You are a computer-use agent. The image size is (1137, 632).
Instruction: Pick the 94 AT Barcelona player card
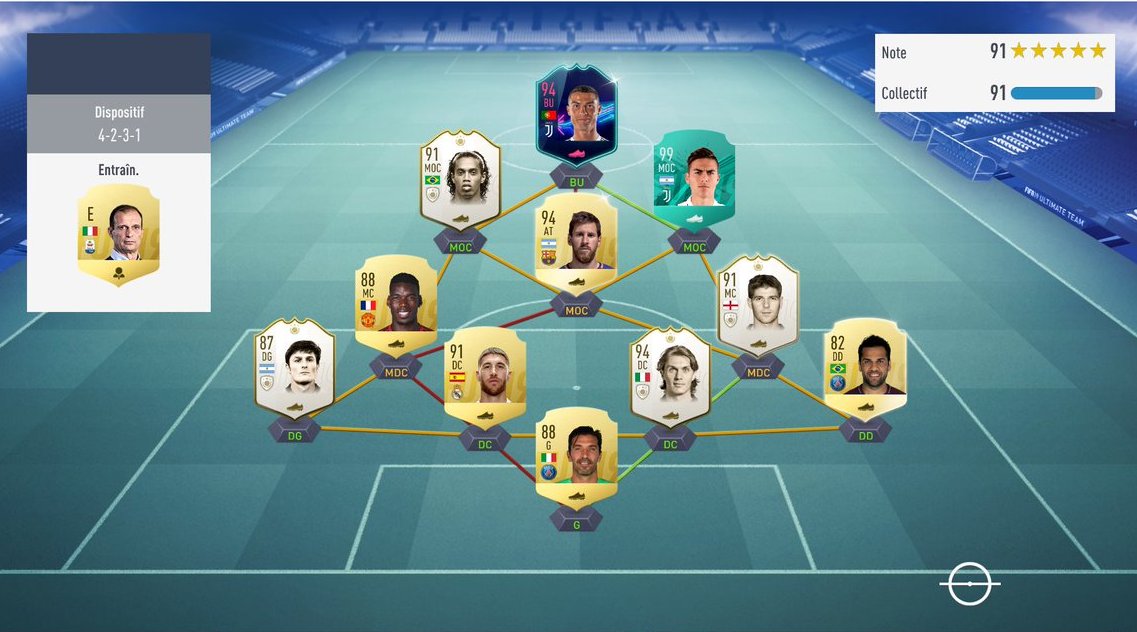[x=576, y=245]
